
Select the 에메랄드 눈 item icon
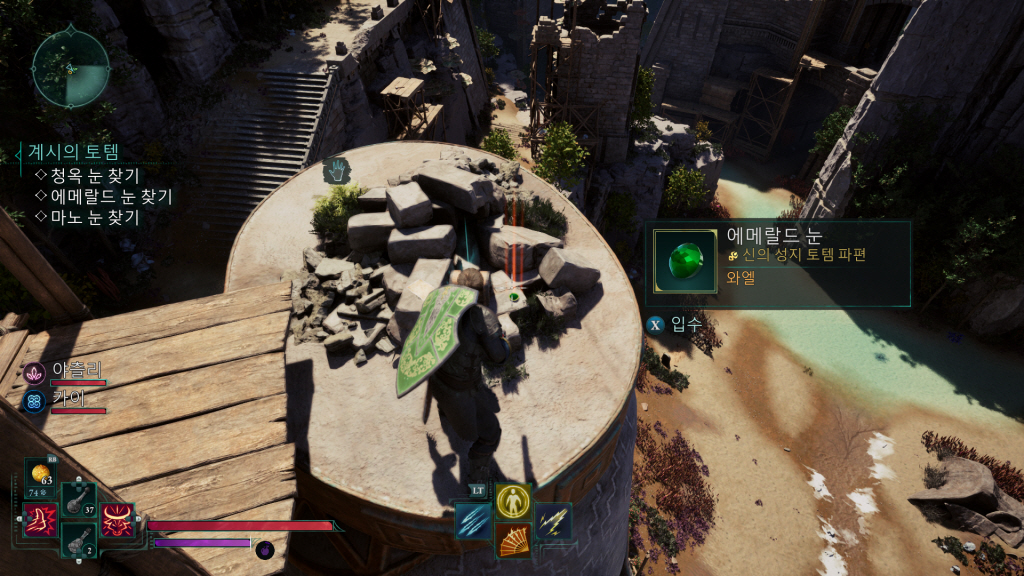click(x=683, y=263)
